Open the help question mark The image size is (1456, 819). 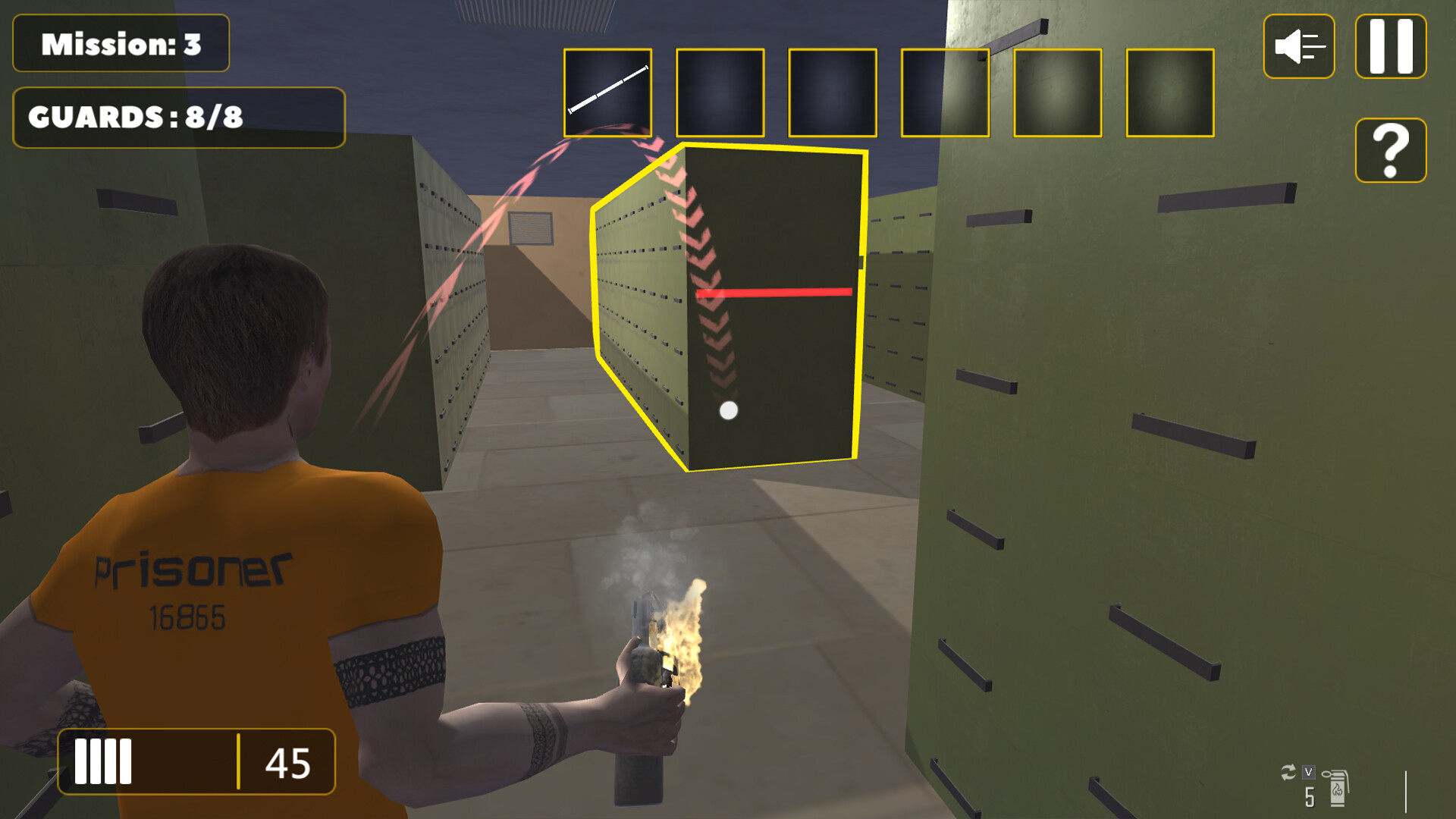pos(1390,150)
